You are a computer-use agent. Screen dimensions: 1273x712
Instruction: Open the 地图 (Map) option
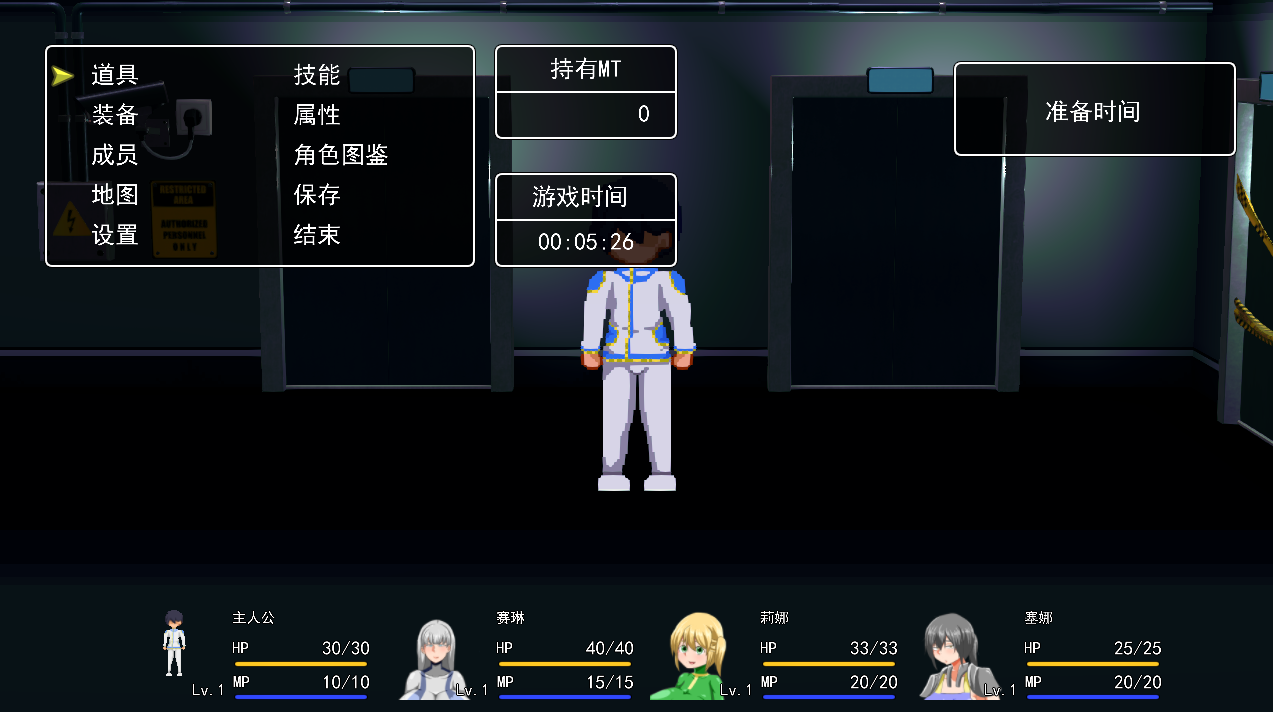[x=115, y=195]
